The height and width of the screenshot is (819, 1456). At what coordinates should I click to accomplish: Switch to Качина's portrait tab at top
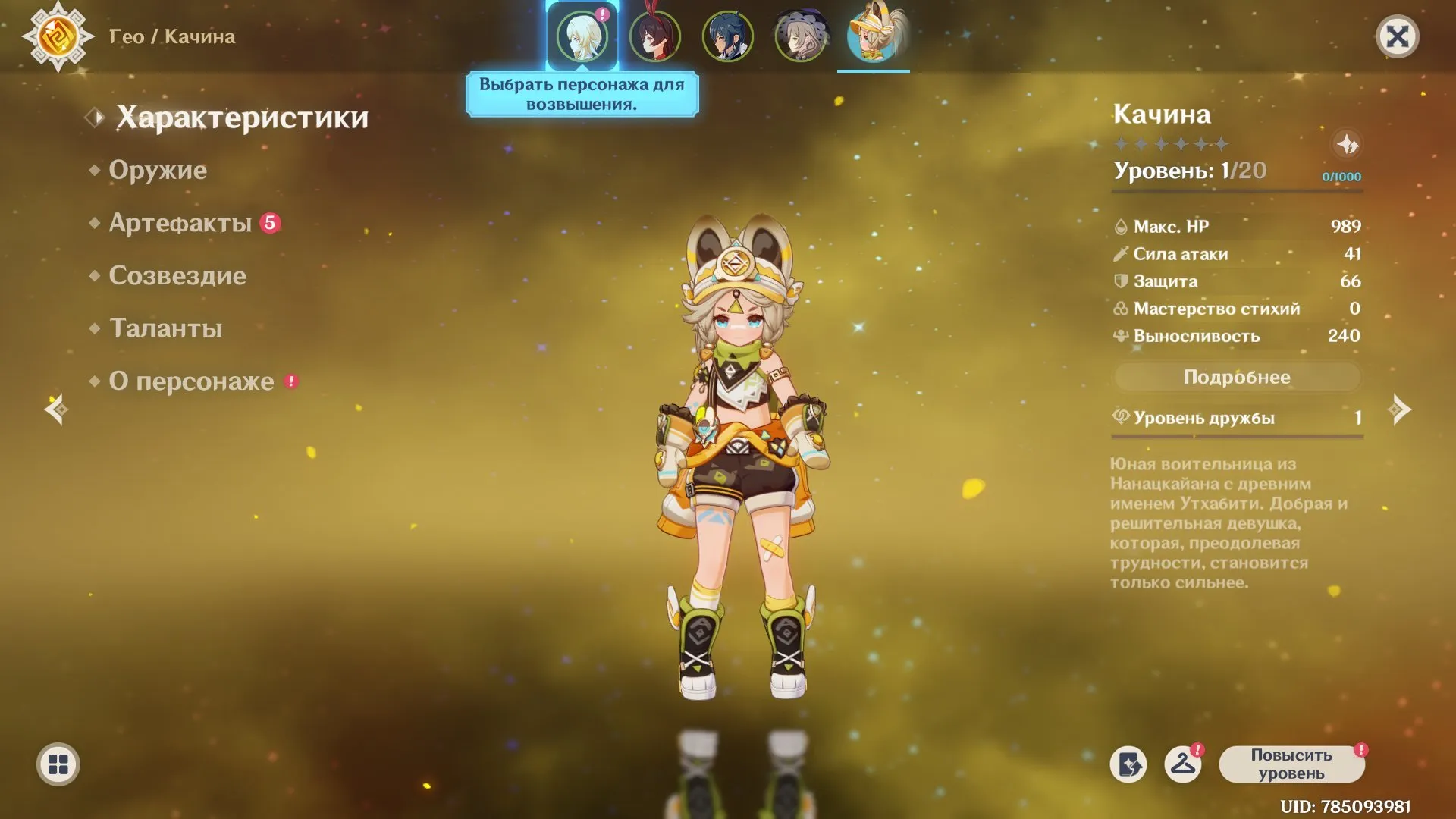(x=874, y=34)
